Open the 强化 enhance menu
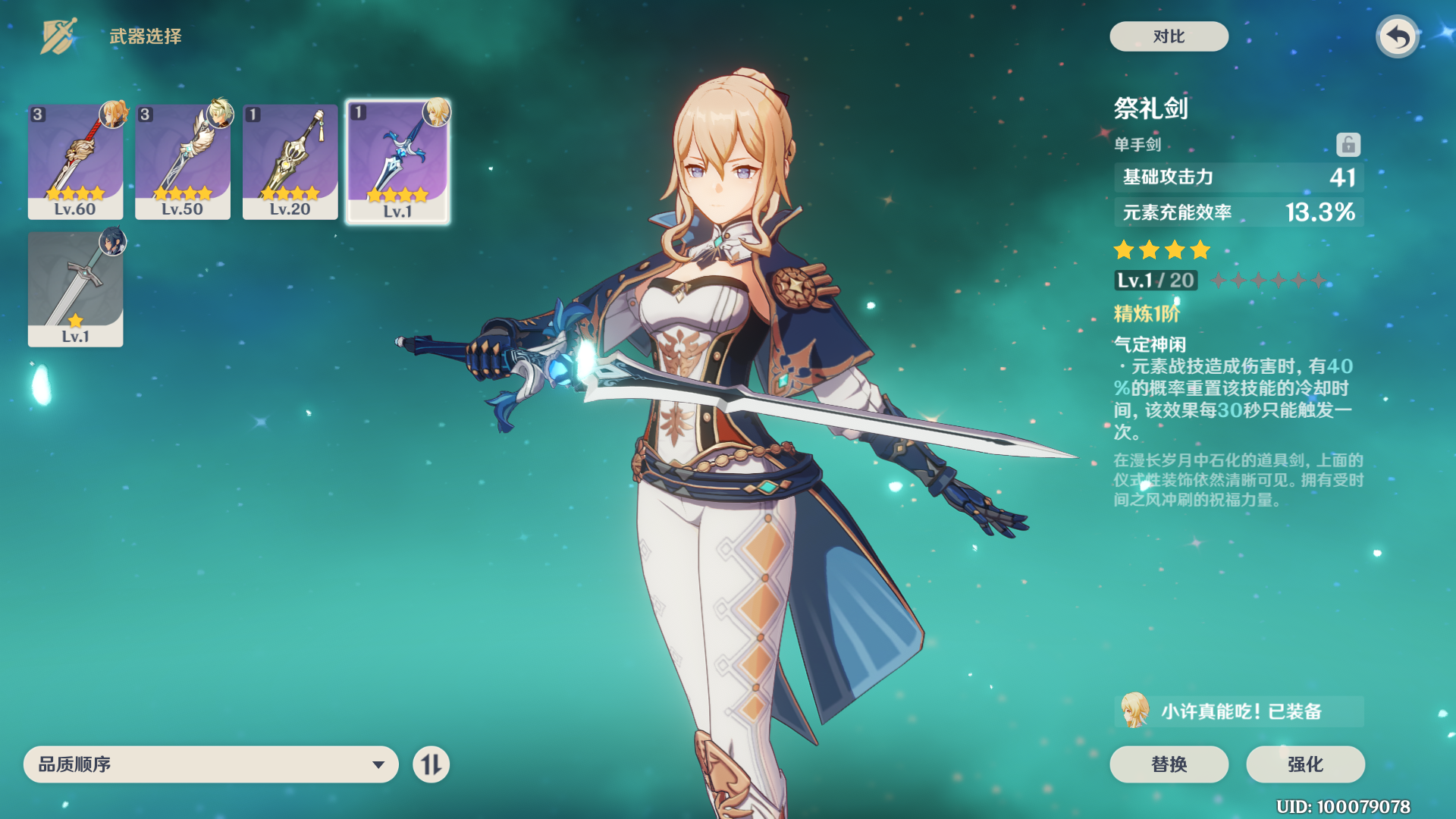The height and width of the screenshot is (819, 1456). pyautogui.click(x=1305, y=764)
